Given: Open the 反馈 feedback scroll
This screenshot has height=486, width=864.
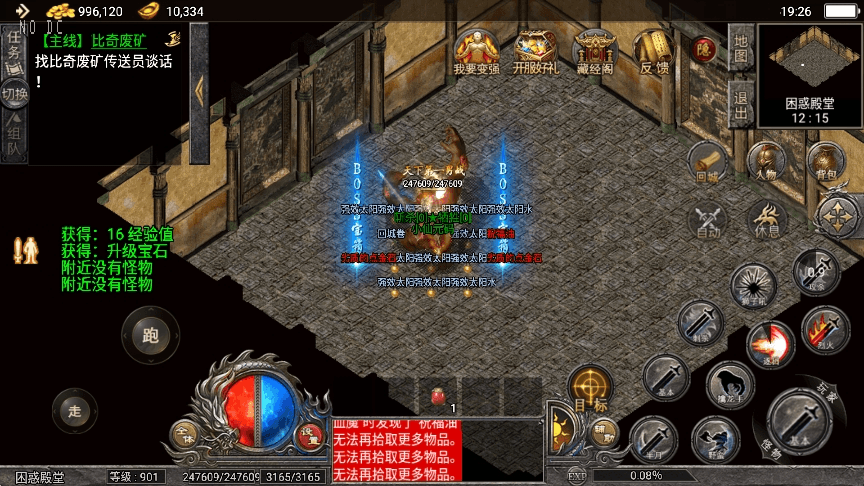Looking at the screenshot, I should tap(654, 50).
